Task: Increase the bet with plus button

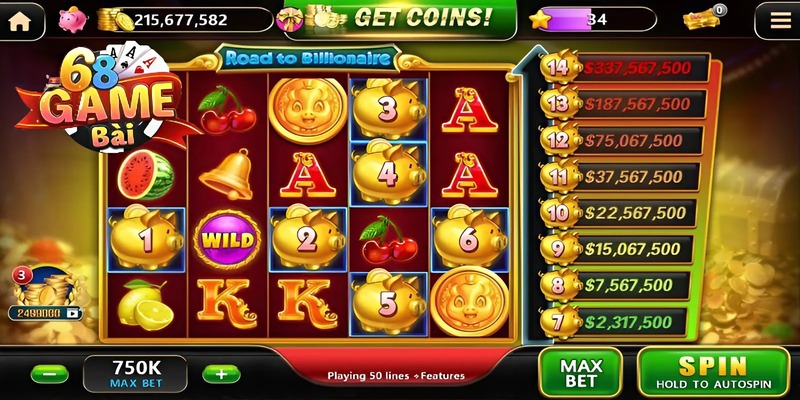Action: pos(221,374)
